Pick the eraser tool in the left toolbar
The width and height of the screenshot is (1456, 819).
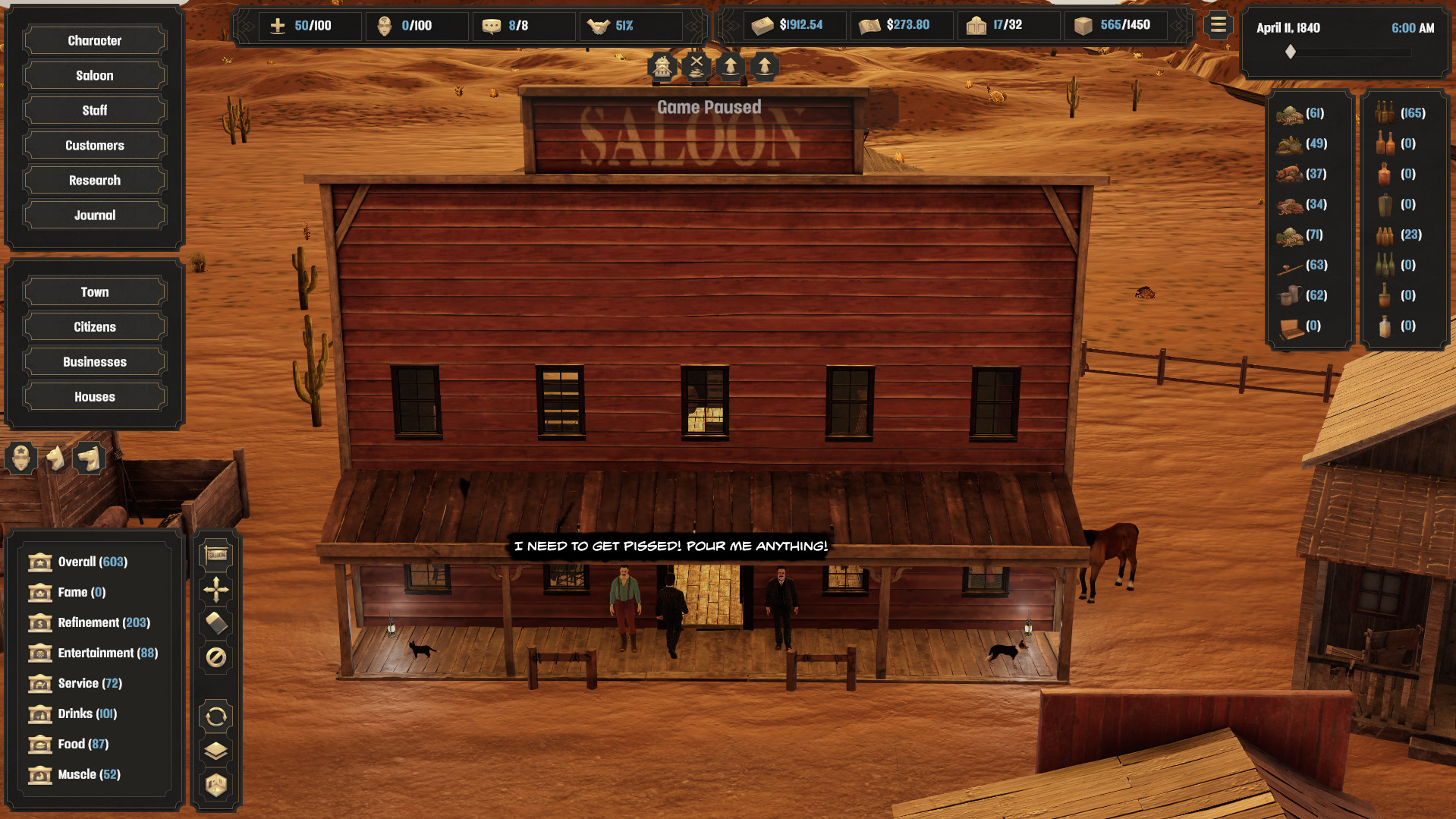pos(215,621)
